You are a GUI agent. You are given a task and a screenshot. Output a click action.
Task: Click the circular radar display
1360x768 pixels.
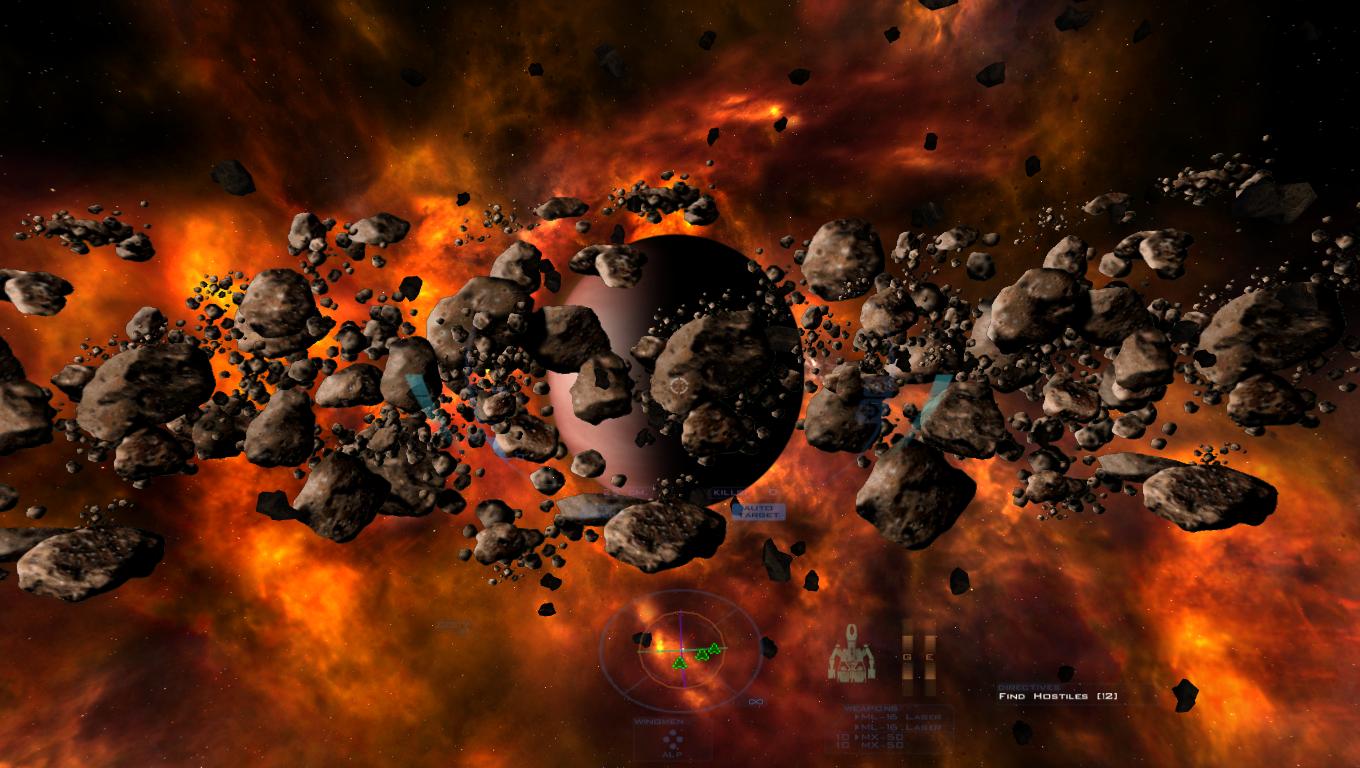tap(679, 651)
